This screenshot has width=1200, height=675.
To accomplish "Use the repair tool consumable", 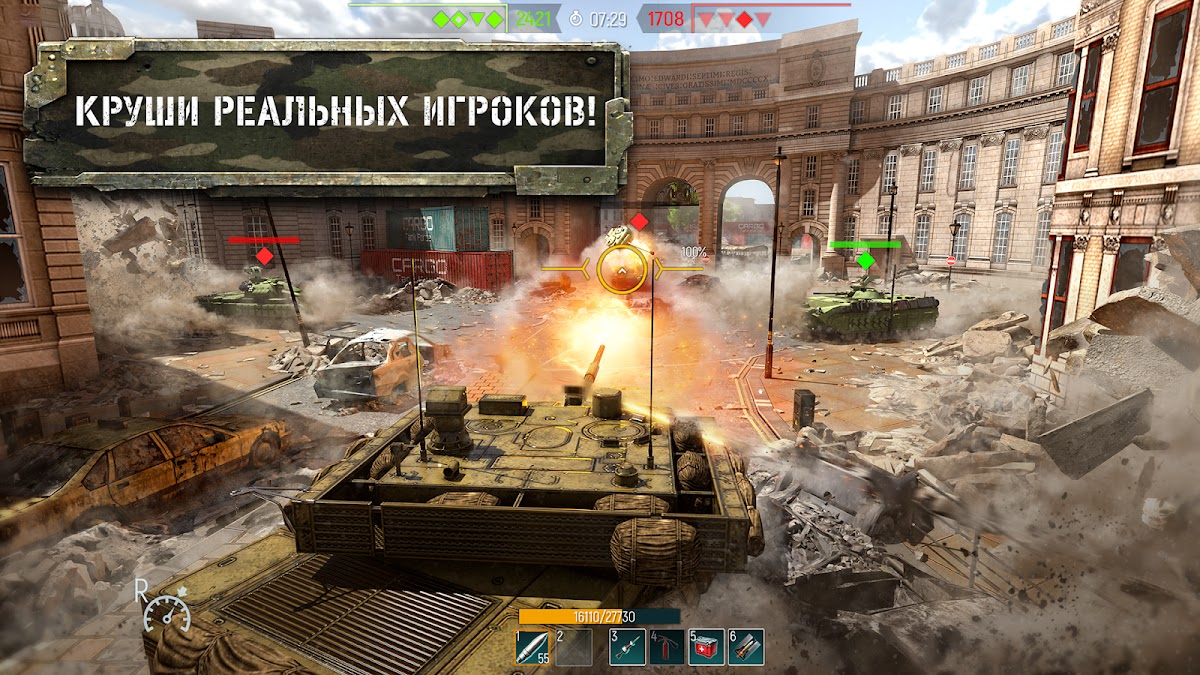I will point(627,648).
